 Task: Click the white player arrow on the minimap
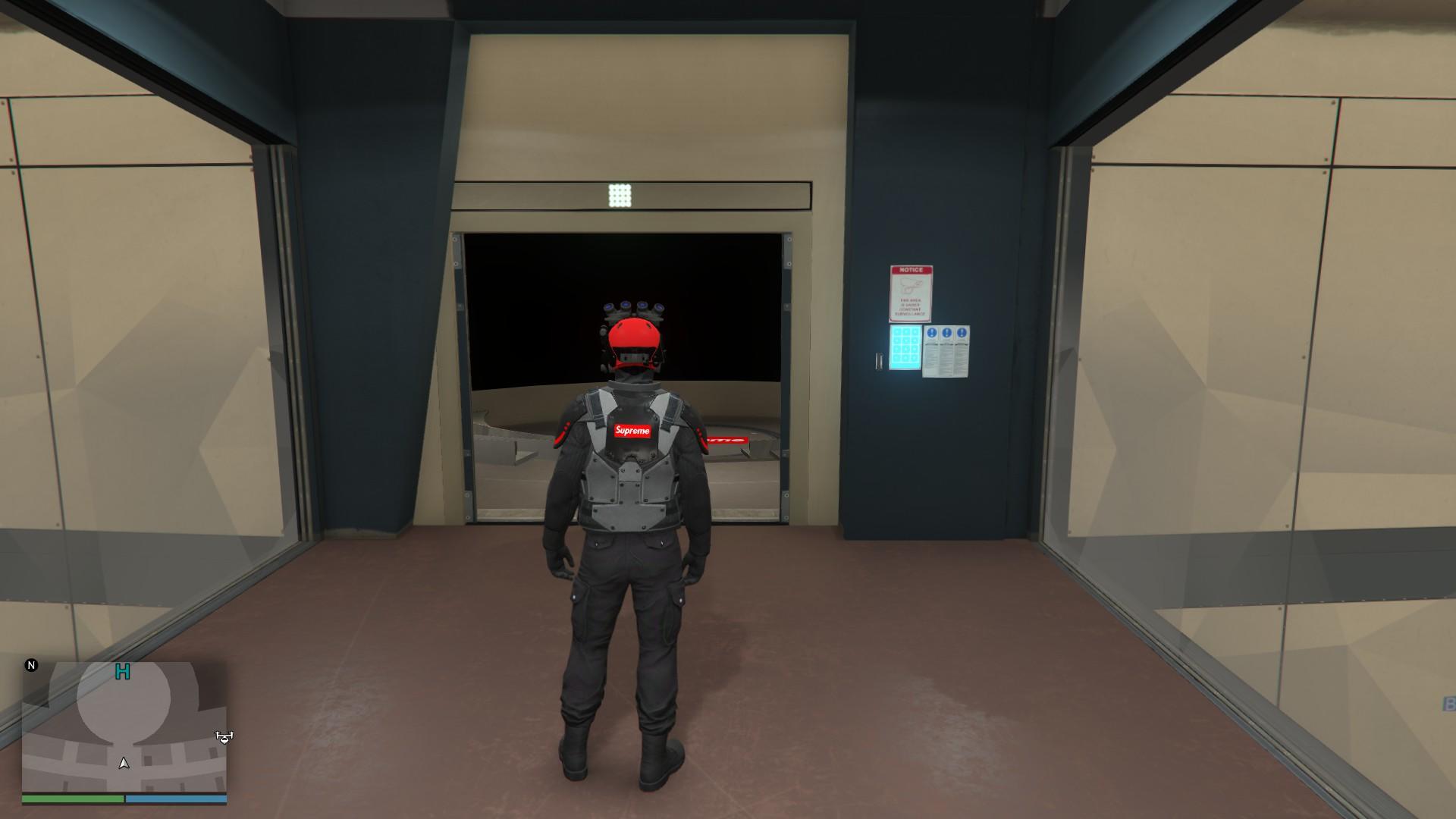coord(124,764)
